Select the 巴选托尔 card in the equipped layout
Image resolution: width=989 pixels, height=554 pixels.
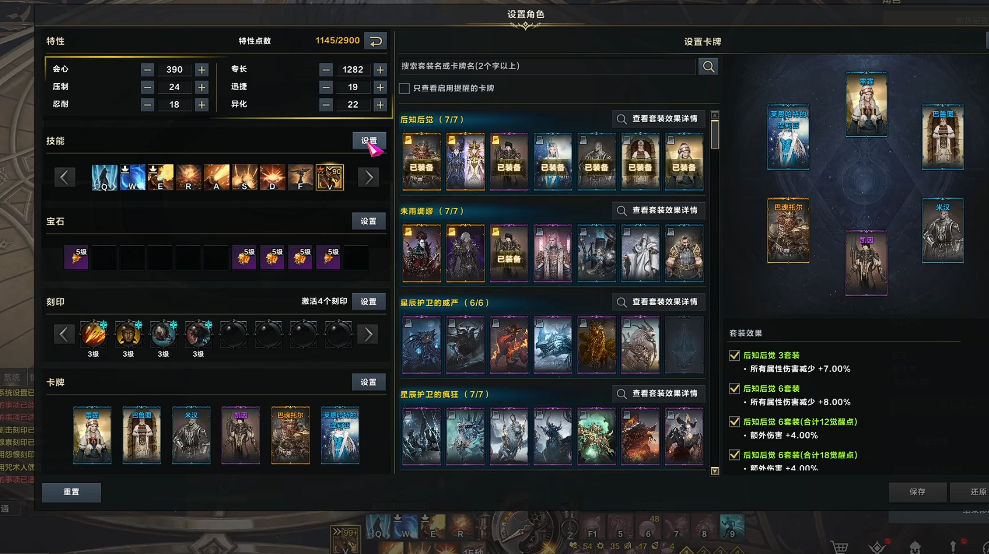[x=788, y=231]
